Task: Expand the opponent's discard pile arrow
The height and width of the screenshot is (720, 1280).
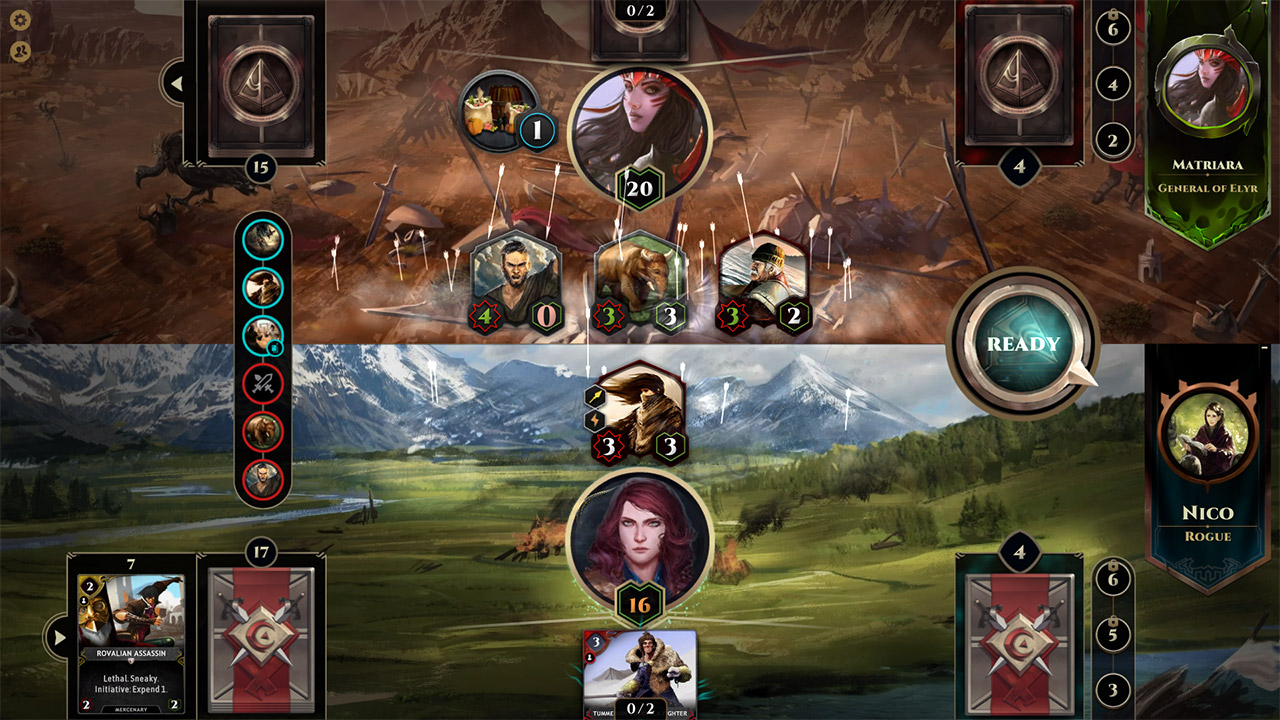Action: 176,84
